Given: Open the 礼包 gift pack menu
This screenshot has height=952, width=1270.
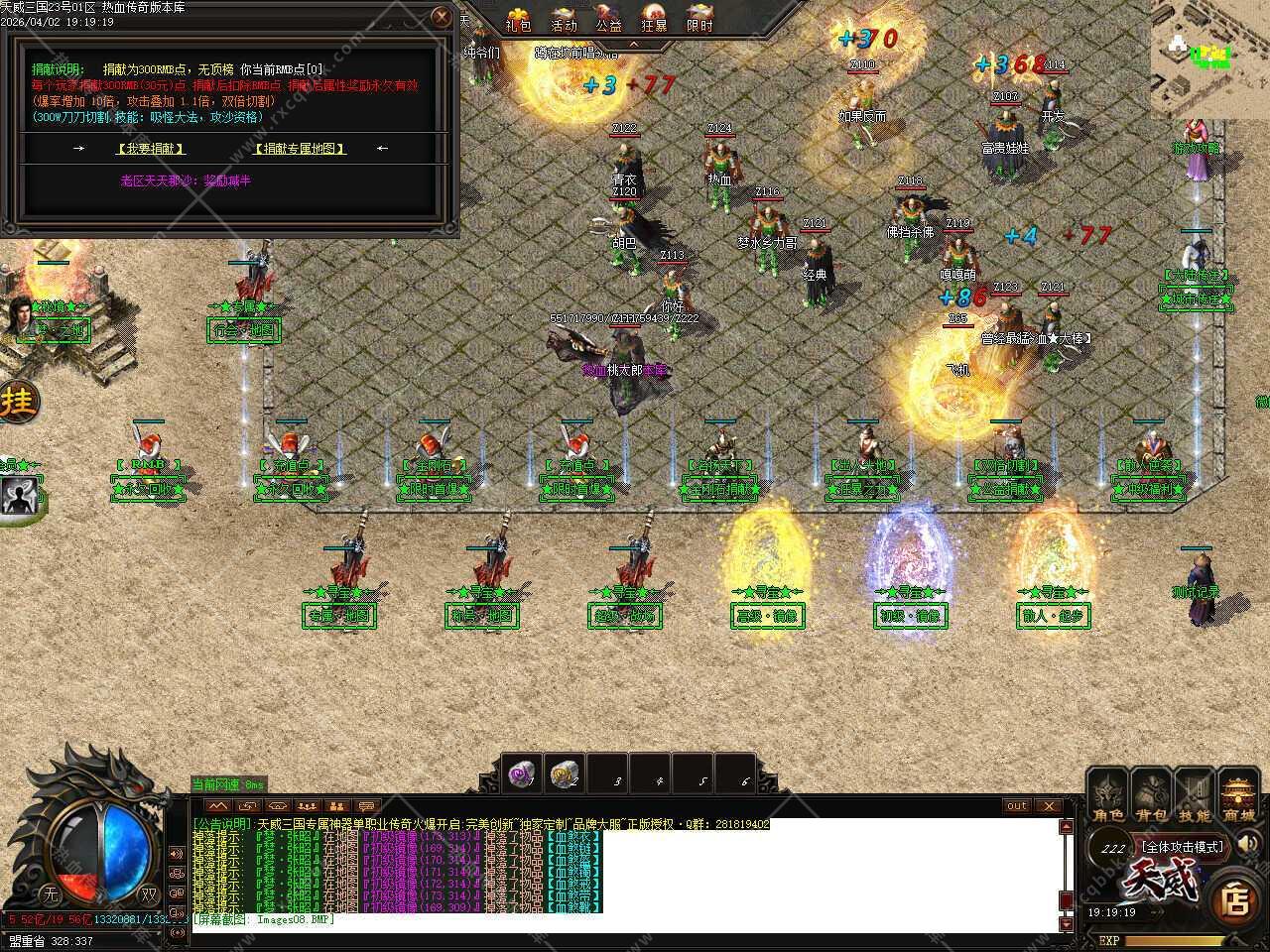Looking at the screenshot, I should pos(518,19).
